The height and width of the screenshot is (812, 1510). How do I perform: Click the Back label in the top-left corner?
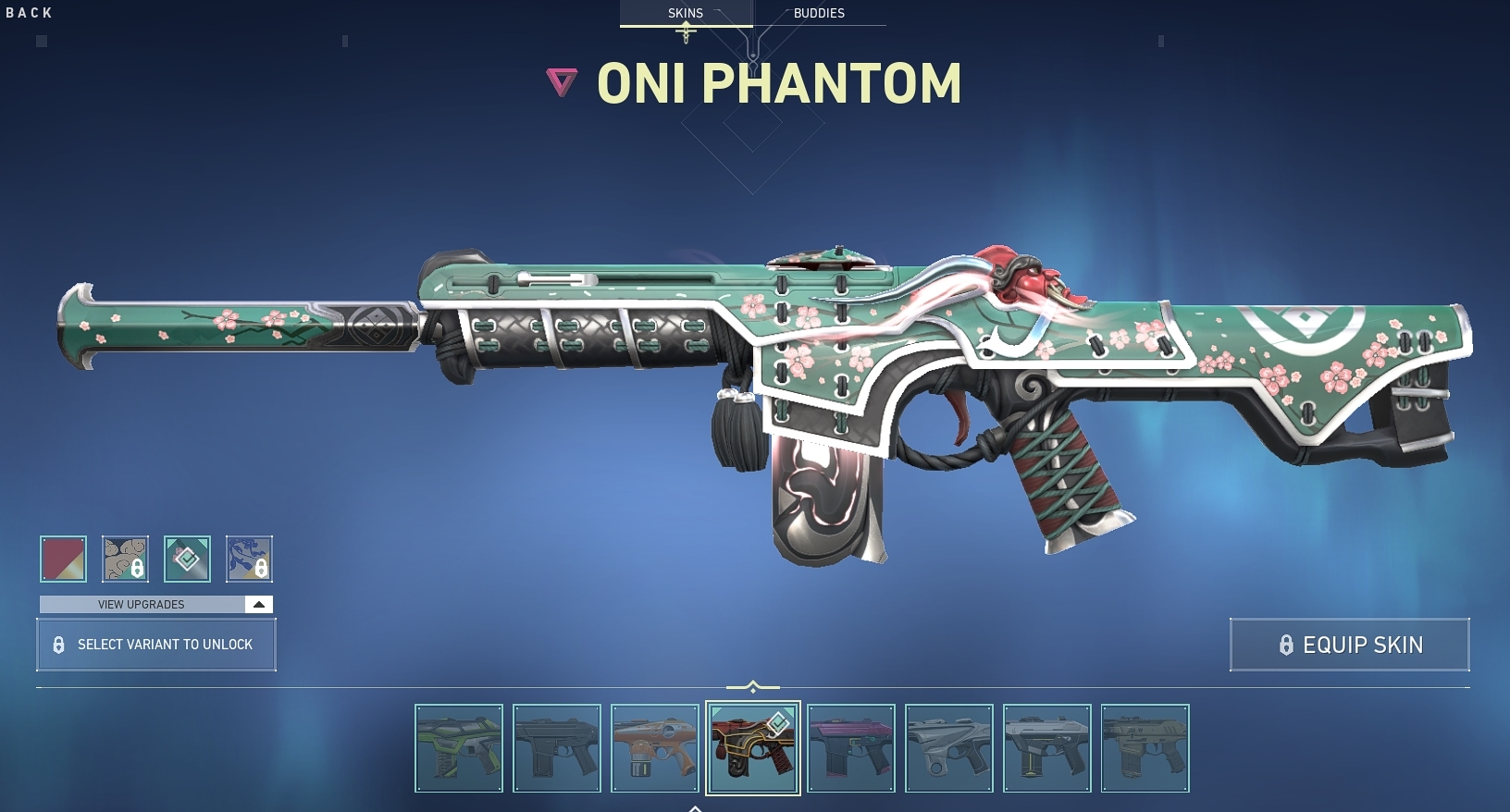pos(29,13)
